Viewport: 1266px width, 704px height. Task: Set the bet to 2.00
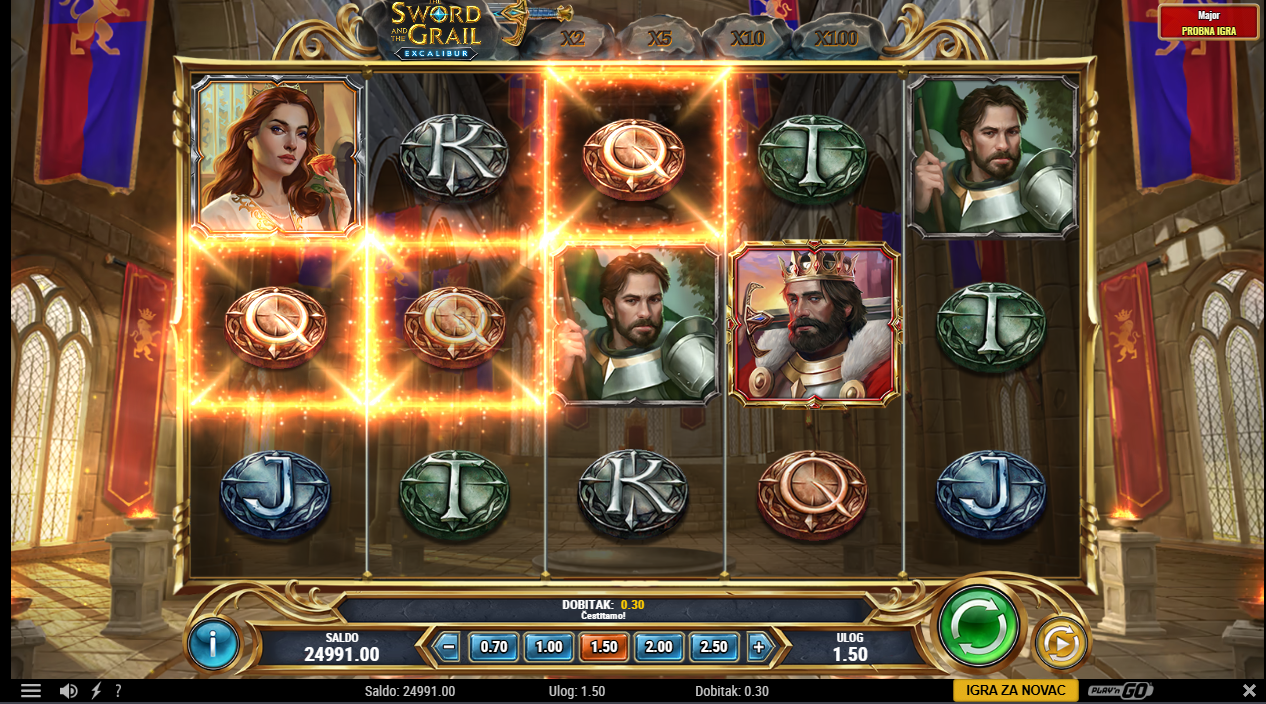point(659,647)
